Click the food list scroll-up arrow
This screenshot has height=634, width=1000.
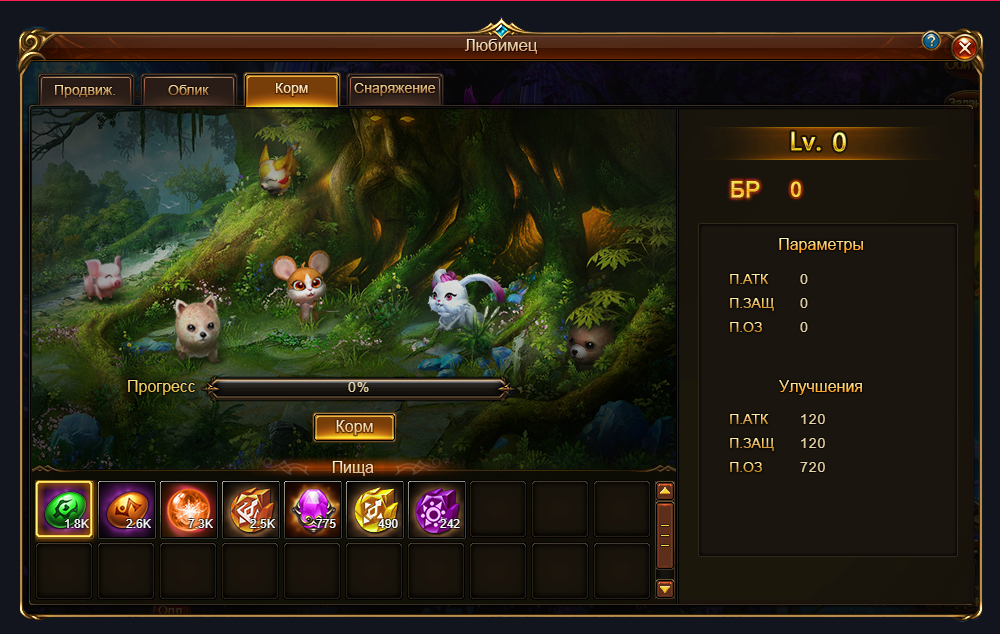click(665, 491)
